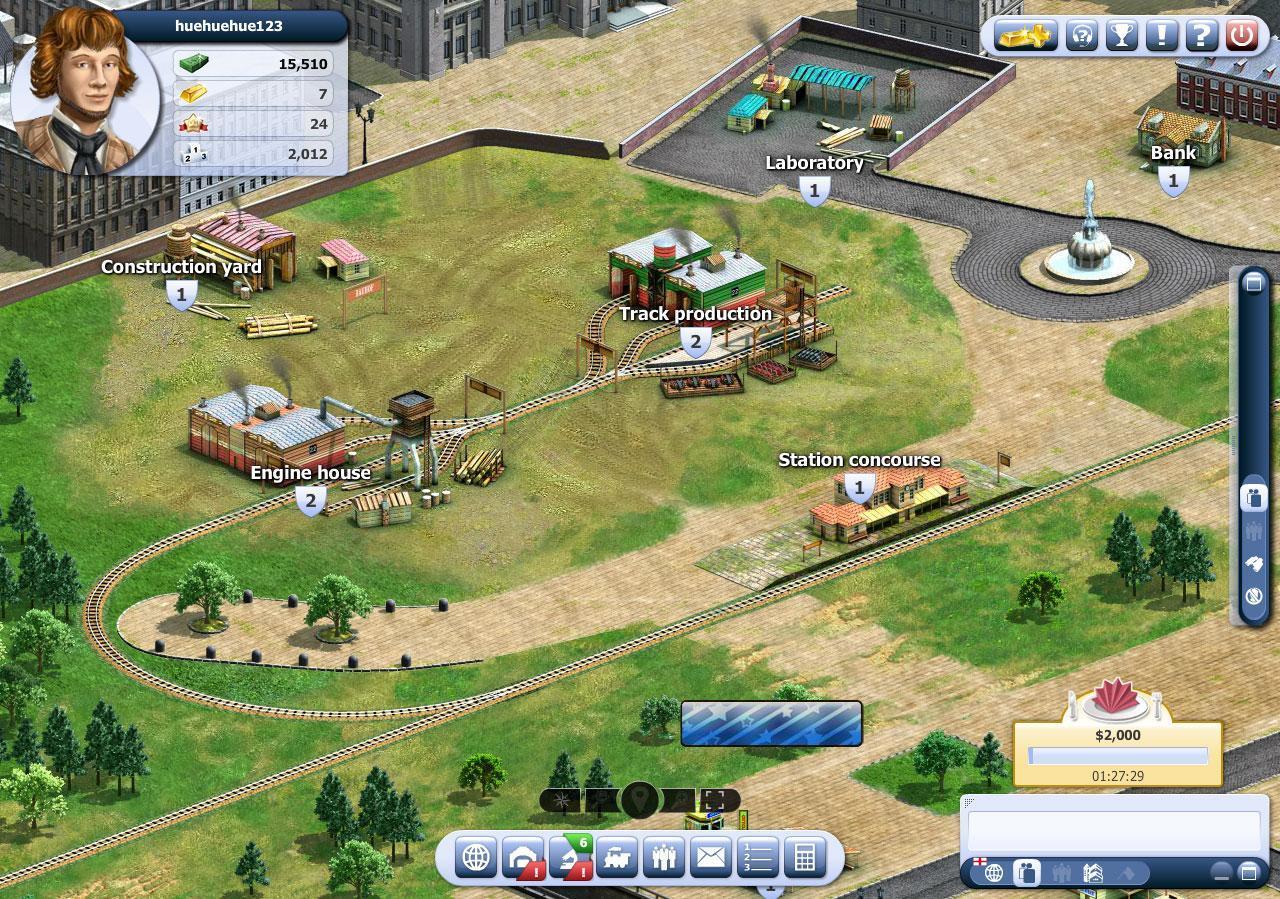Show the trophy achievements panel
This screenshot has width=1280, height=899.
[x=1121, y=36]
